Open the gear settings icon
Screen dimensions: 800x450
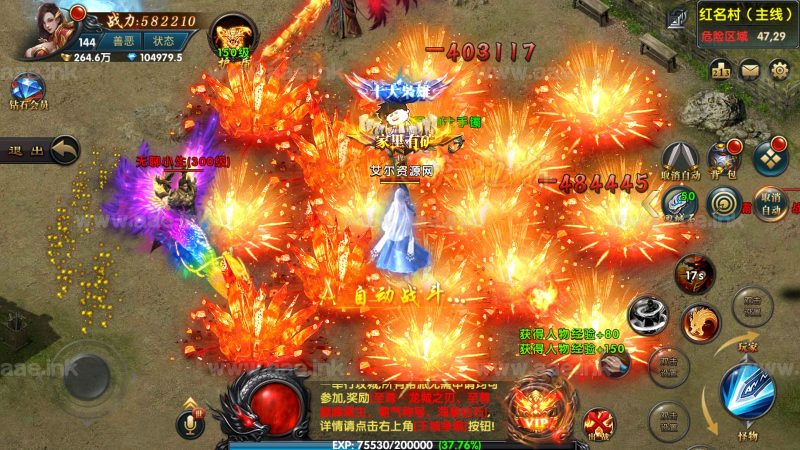click(780, 69)
